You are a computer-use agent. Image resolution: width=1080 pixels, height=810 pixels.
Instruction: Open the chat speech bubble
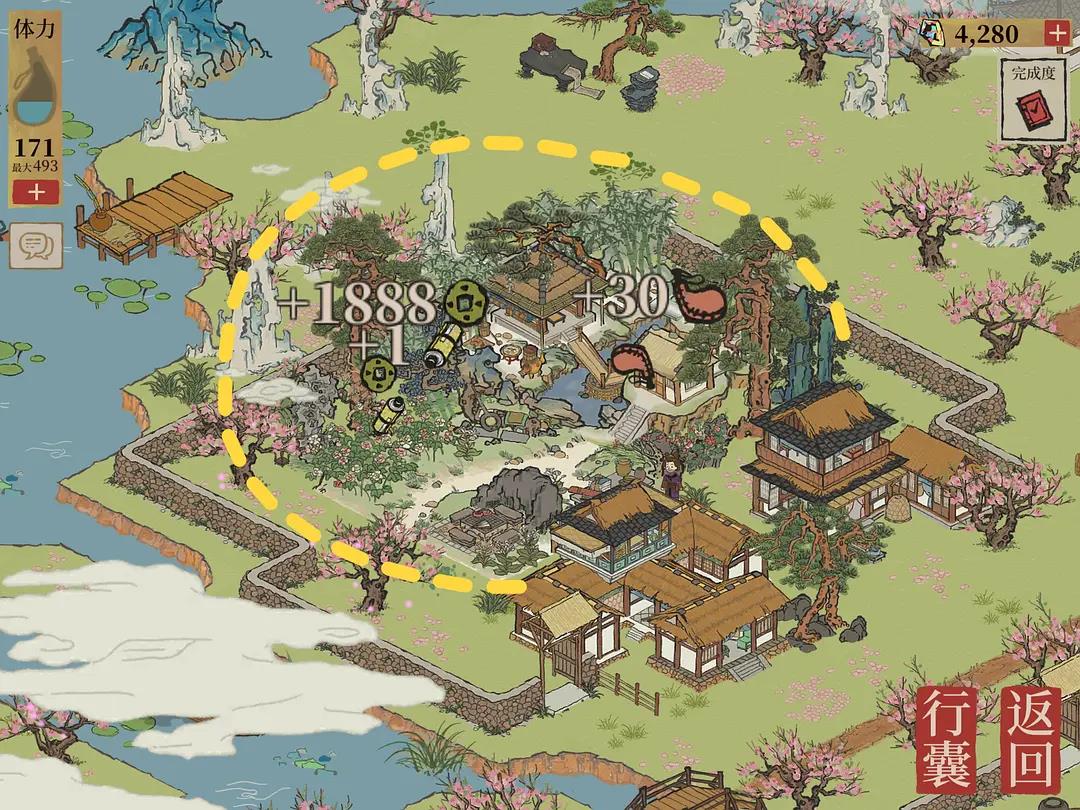pos(36,245)
